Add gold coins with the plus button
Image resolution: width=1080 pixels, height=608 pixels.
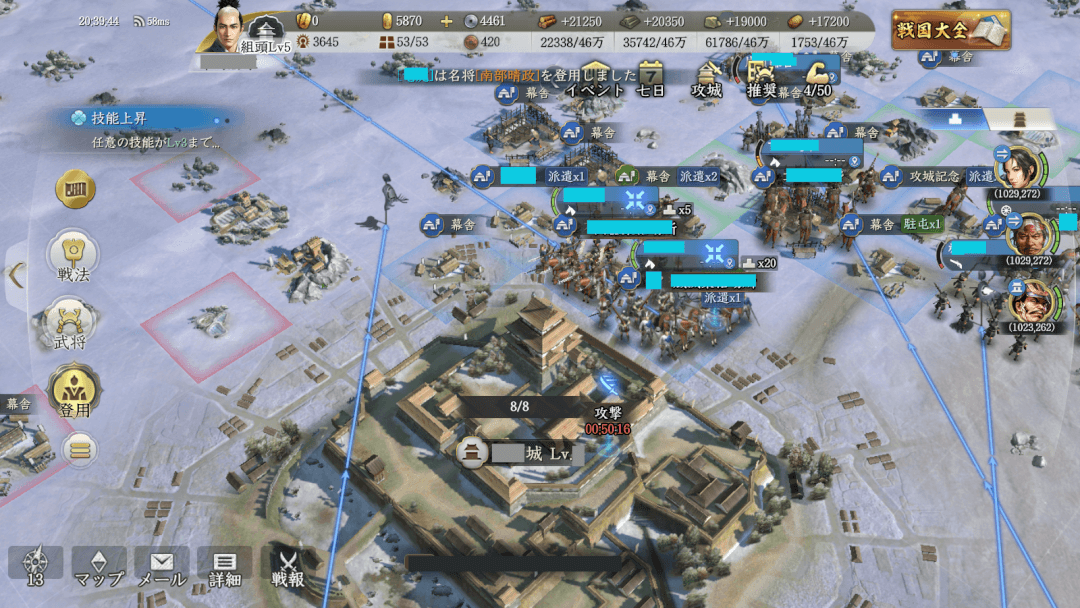pos(446,21)
